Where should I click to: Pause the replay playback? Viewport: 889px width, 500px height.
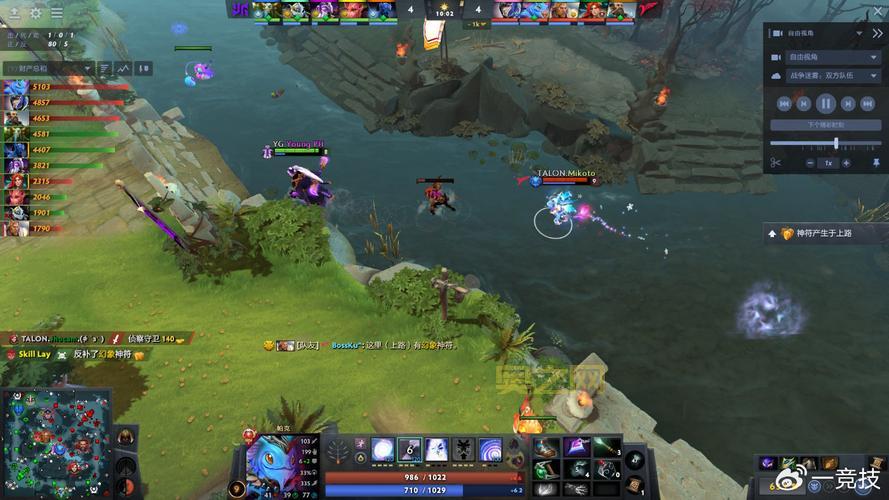click(x=826, y=103)
